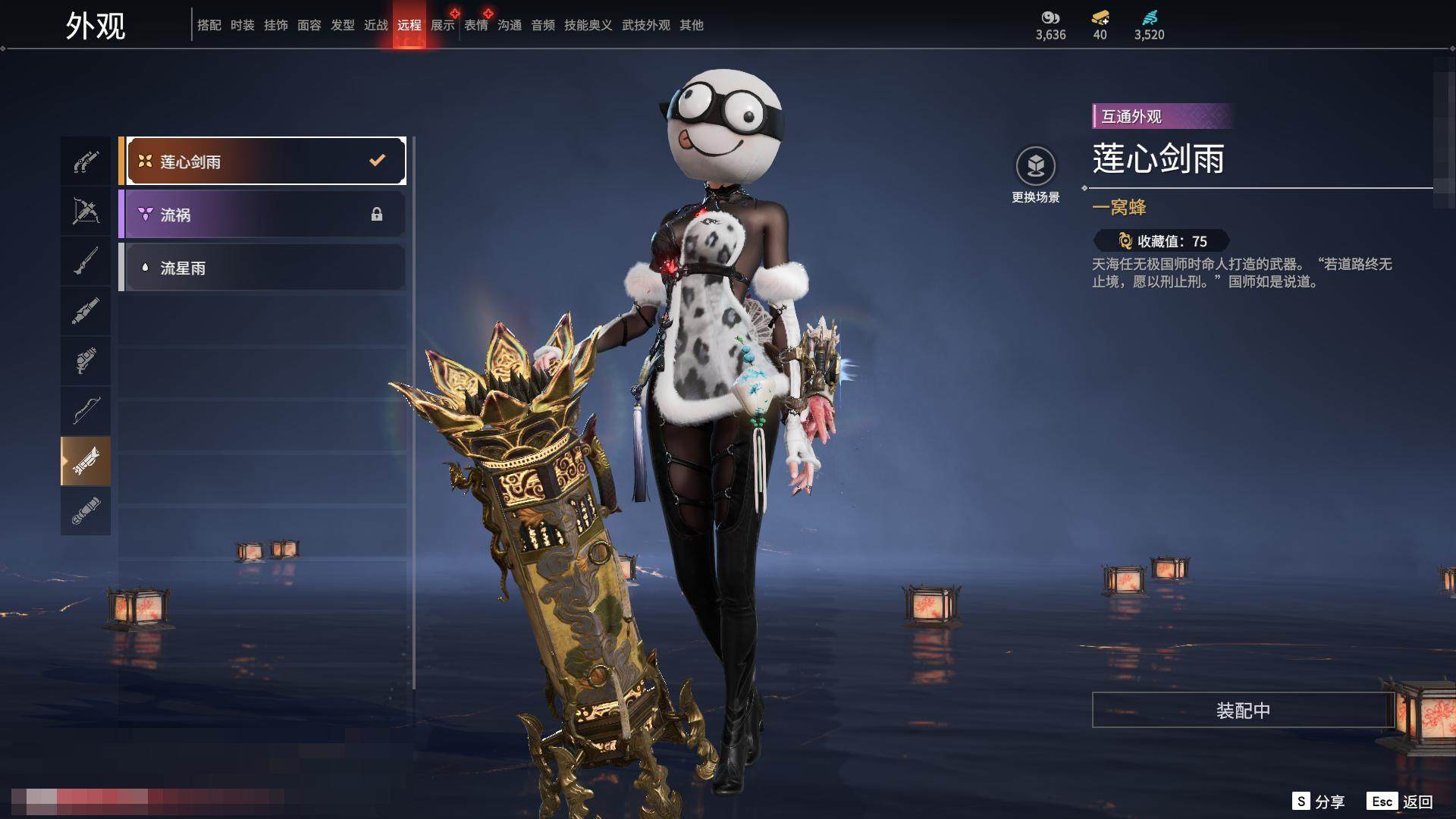Click 返回 to go back
1456x819 pixels.
pos(1400,802)
